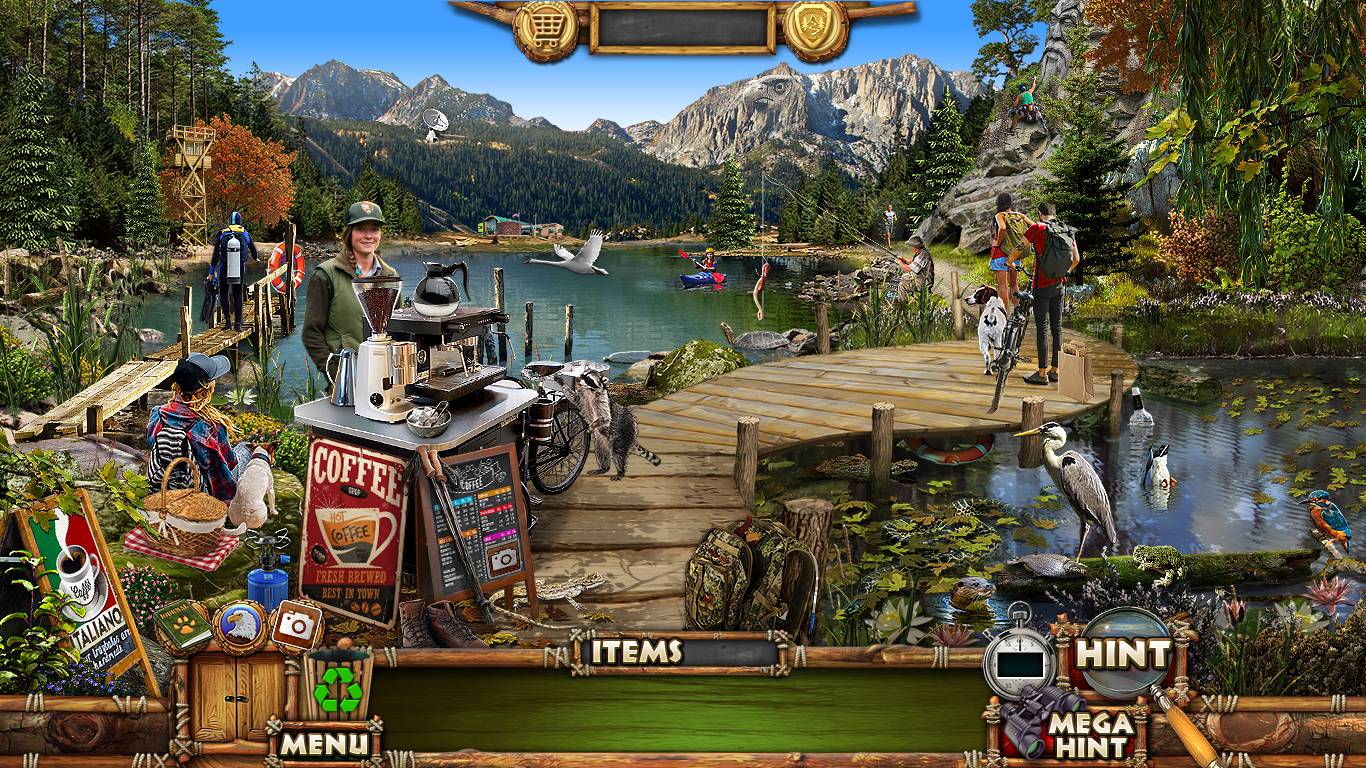The height and width of the screenshot is (768, 1366).
Task: Click the gold ranger badge icon
Action: tap(816, 28)
